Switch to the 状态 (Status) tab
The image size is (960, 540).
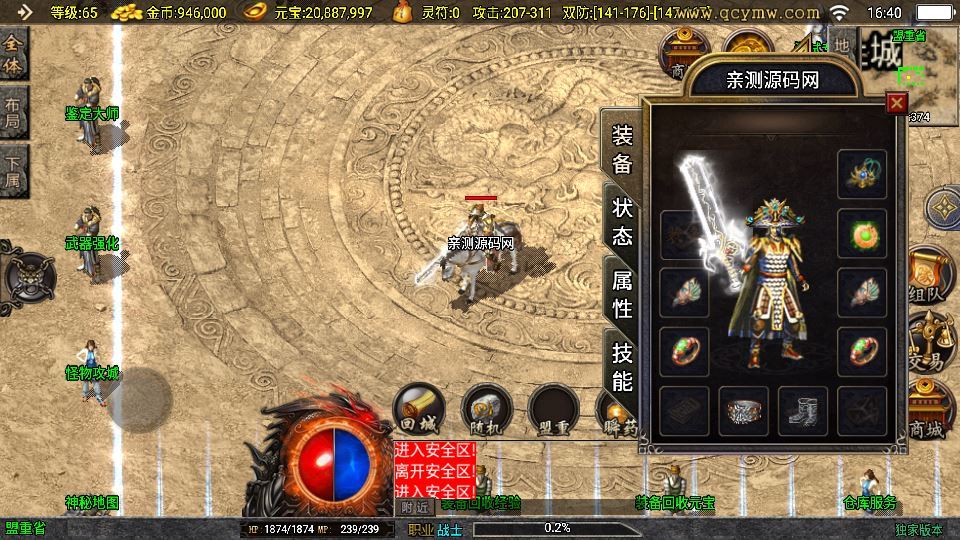pyautogui.click(x=622, y=222)
